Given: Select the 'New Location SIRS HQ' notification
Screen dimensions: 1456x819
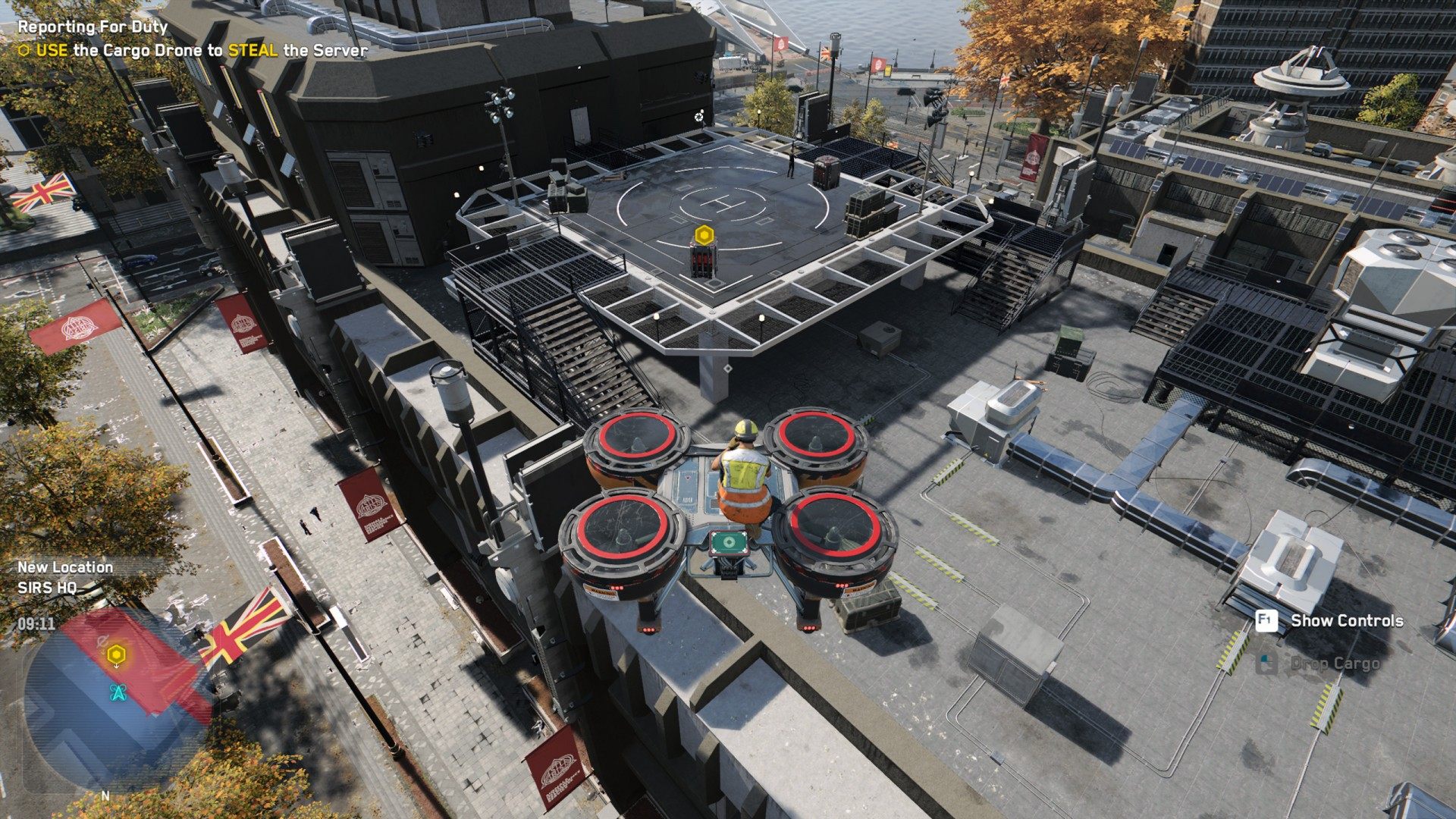Looking at the screenshot, I should tap(65, 577).
